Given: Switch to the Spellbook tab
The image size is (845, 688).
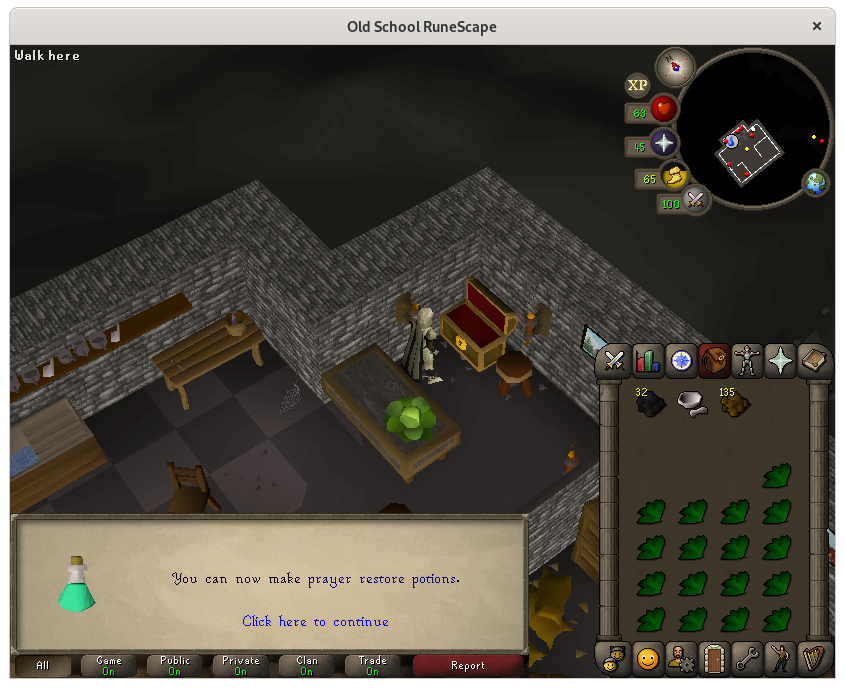Looking at the screenshot, I should [x=813, y=359].
